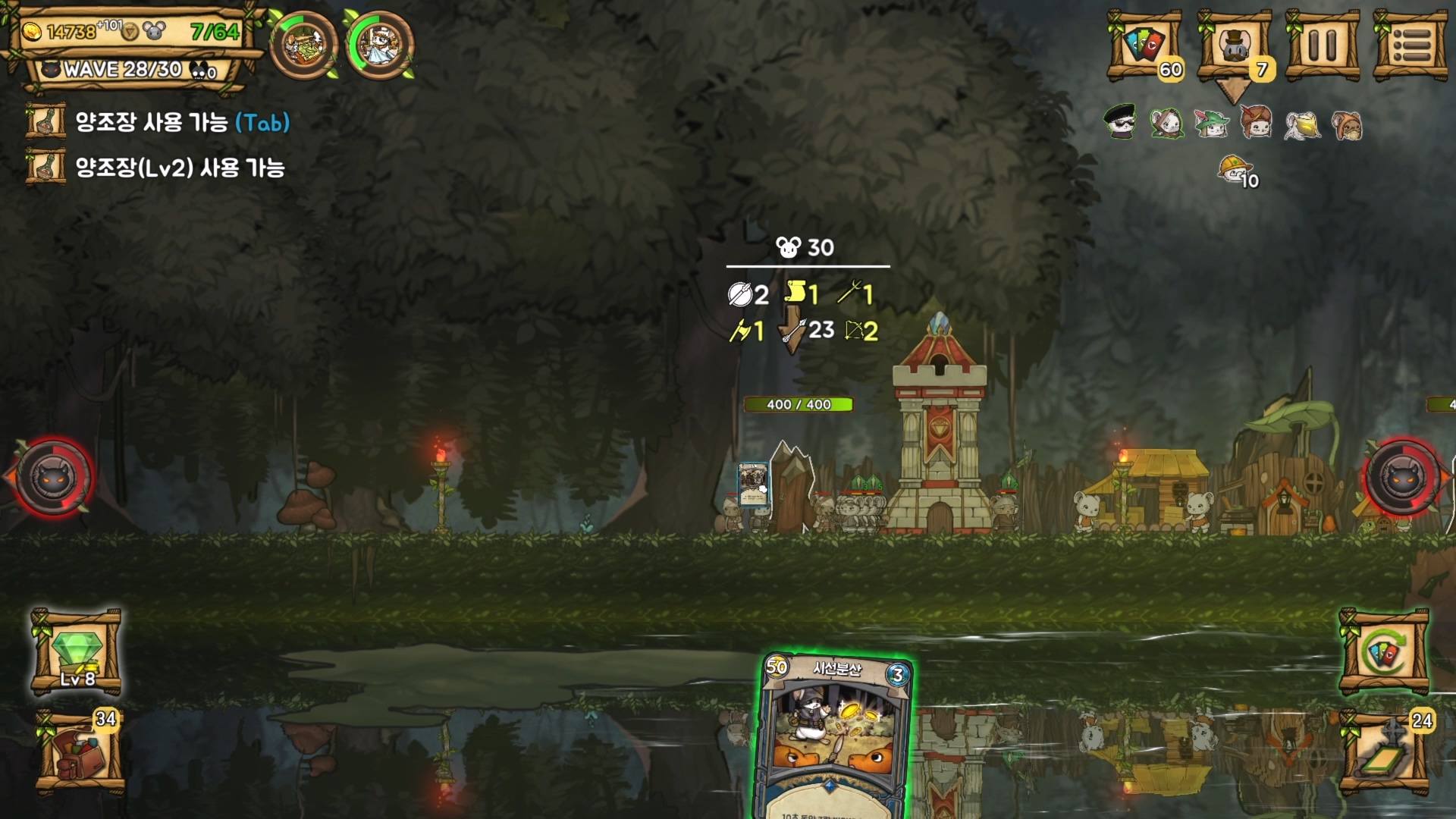Select the brown-hooded mouse portrait

point(1166,123)
